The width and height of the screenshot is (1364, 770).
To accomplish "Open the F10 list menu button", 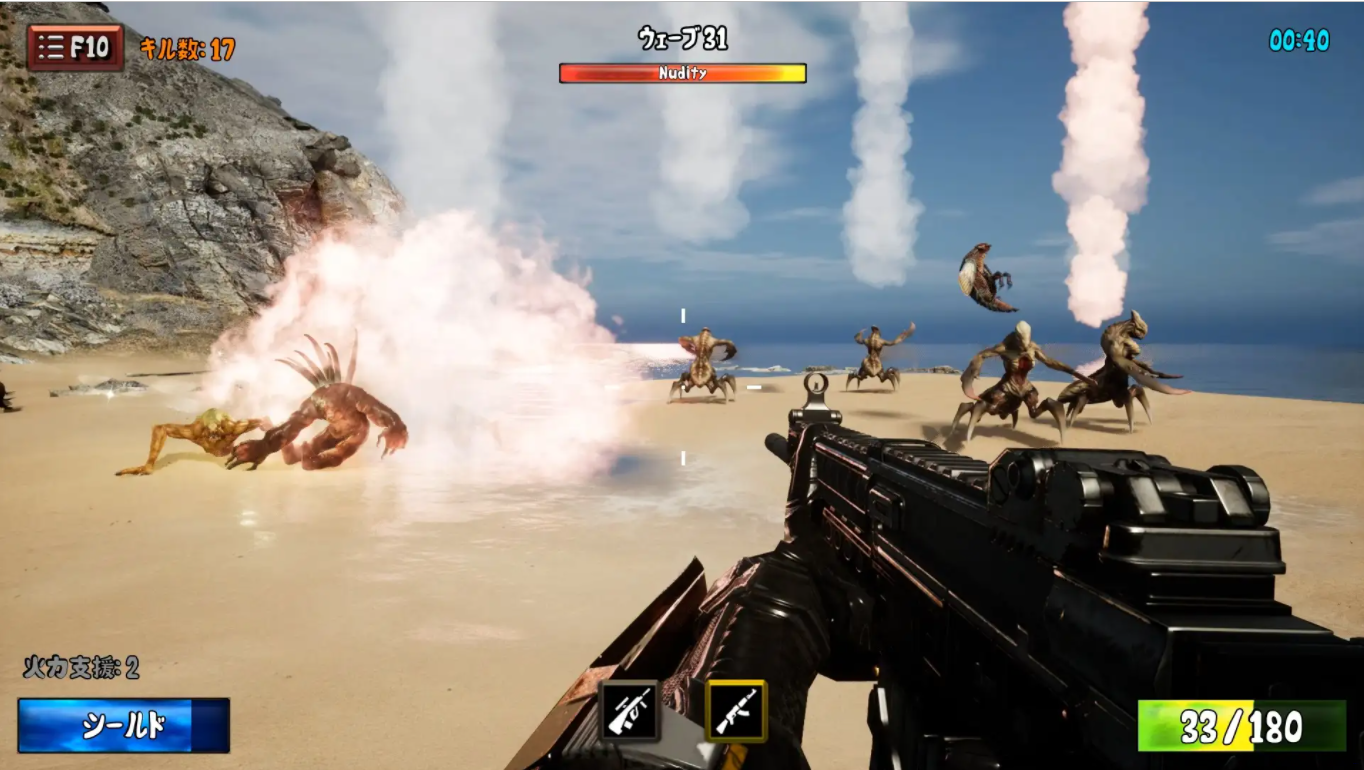I will tap(75, 47).
